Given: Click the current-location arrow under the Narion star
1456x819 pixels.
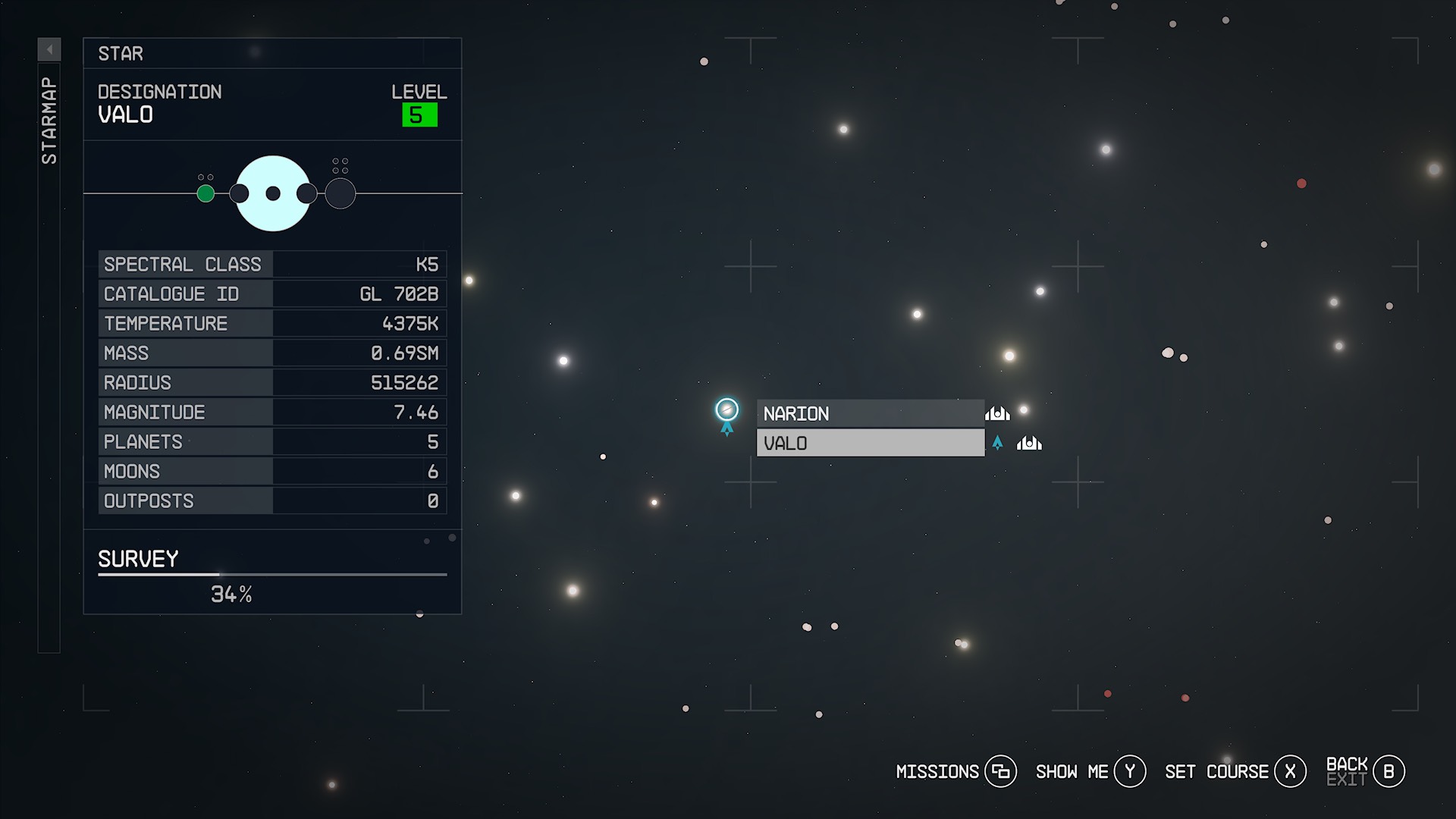Looking at the screenshot, I should [x=727, y=428].
